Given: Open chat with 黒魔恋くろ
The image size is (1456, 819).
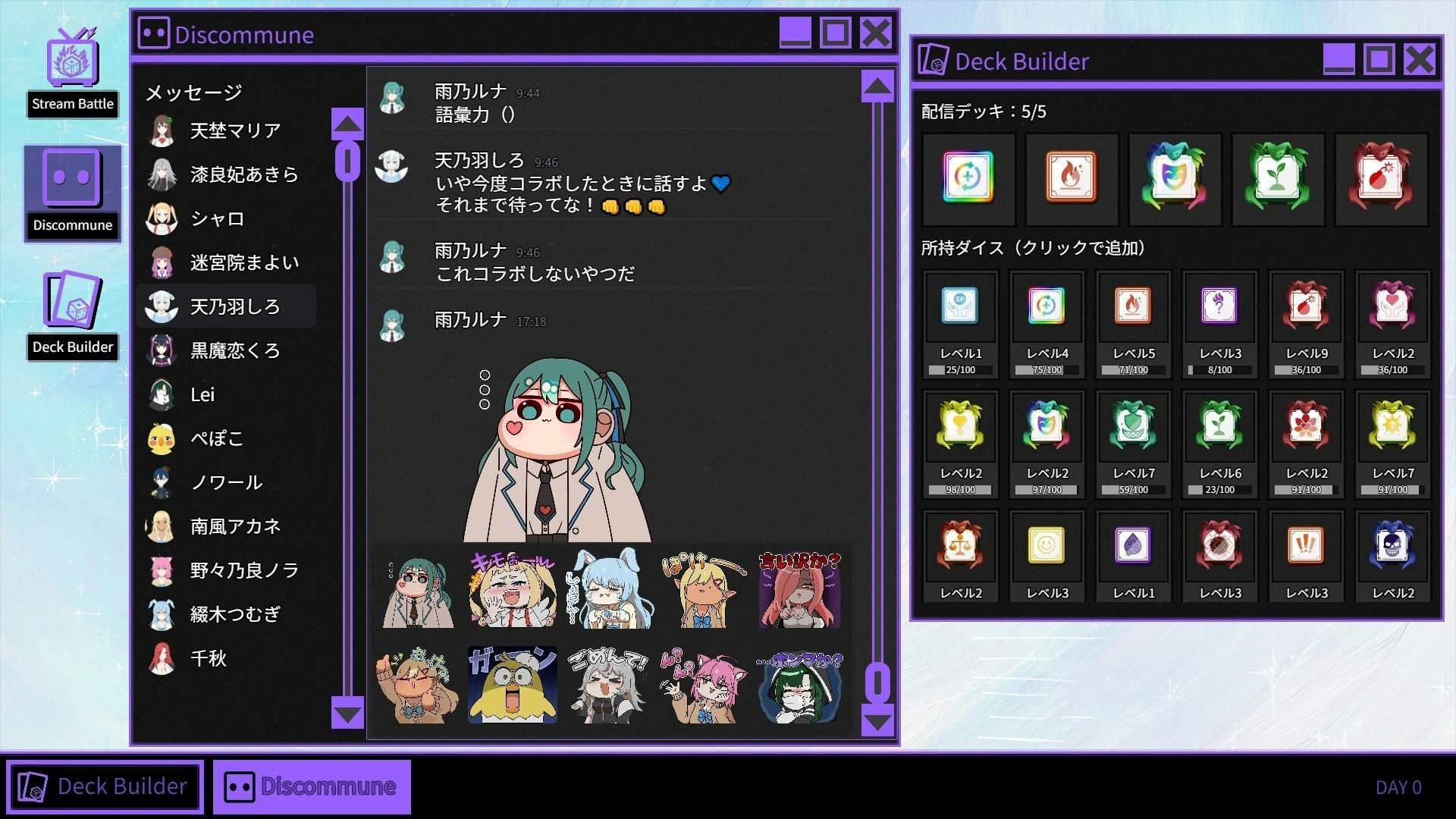Looking at the screenshot, I should tap(234, 350).
